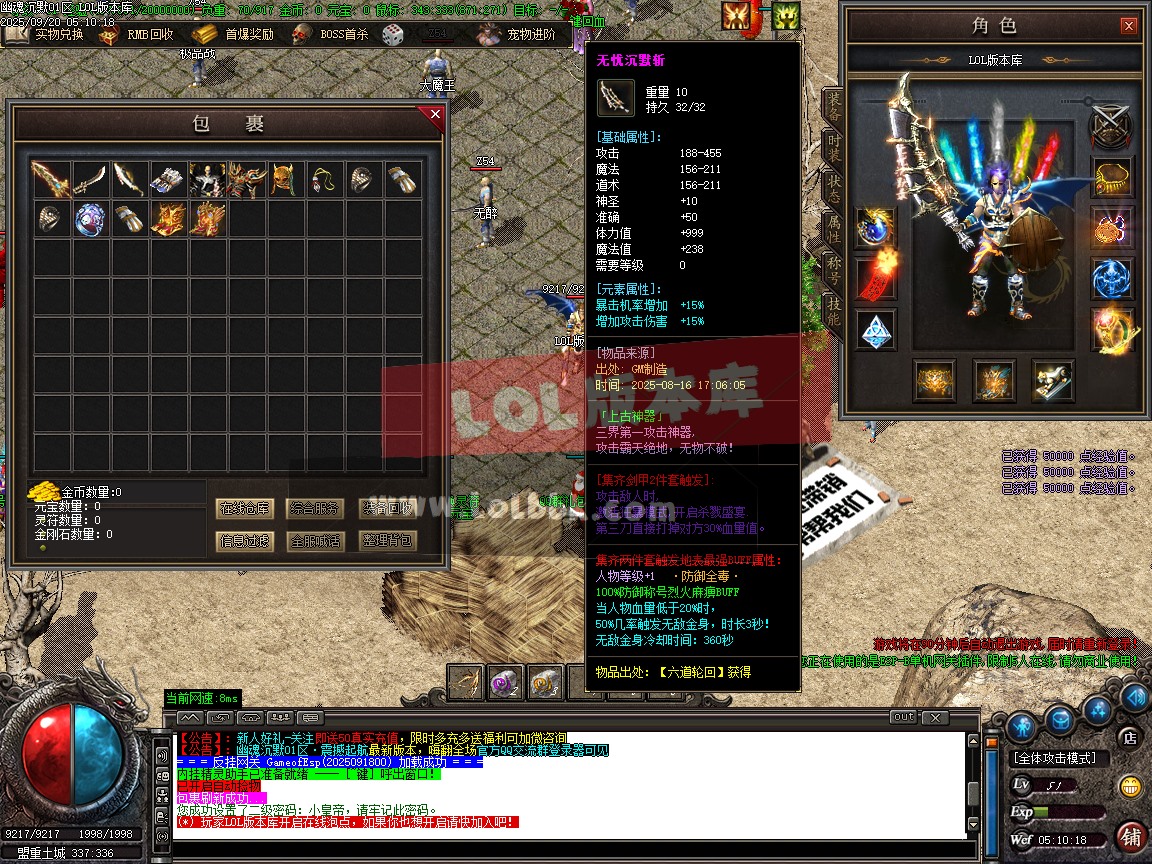Sort the bag with 整理背包
Viewport: 1152px width, 864px height.
(x=386, y=541)
